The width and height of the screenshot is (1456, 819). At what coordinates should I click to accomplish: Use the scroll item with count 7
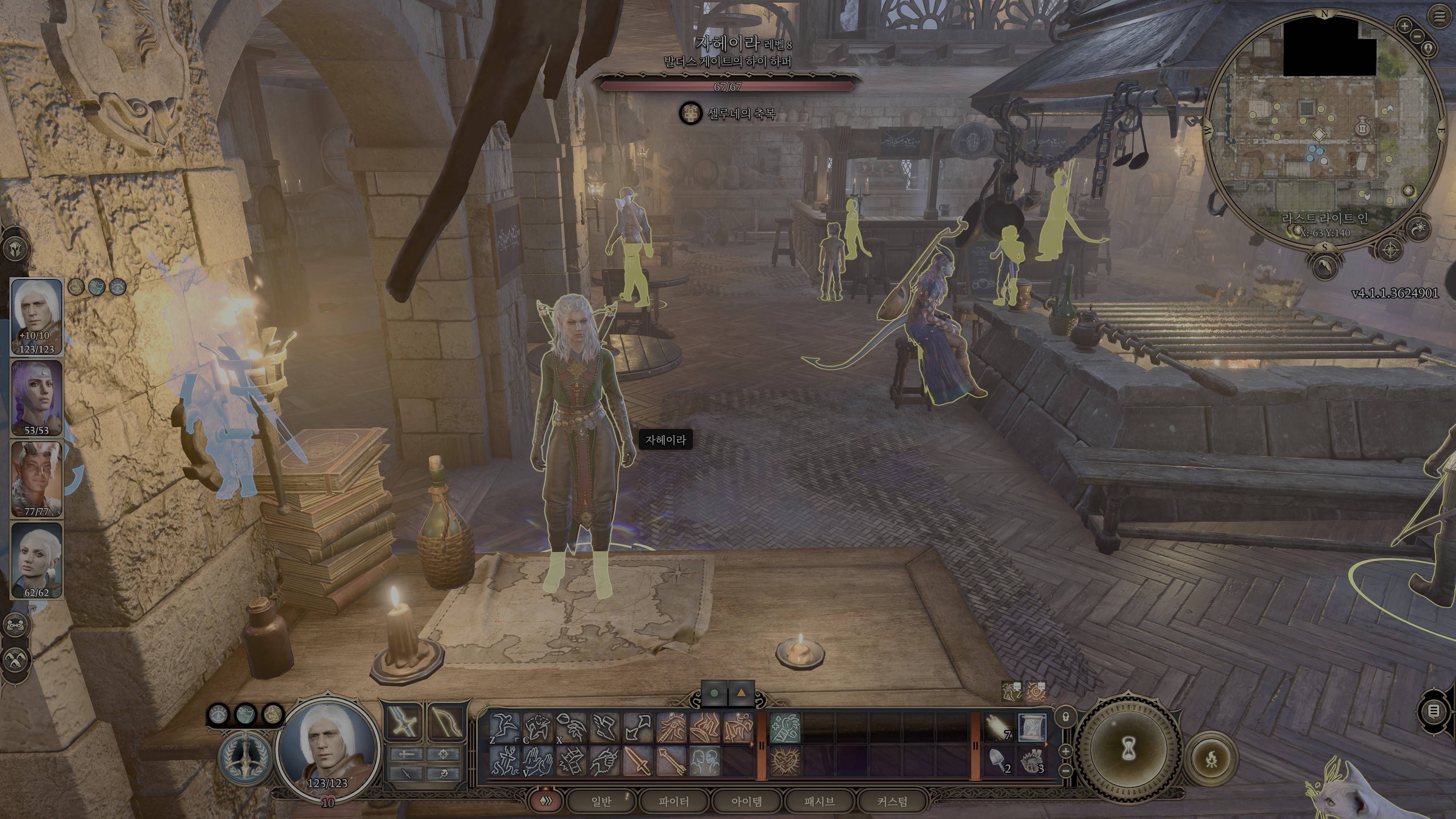[x=999, y=728]
